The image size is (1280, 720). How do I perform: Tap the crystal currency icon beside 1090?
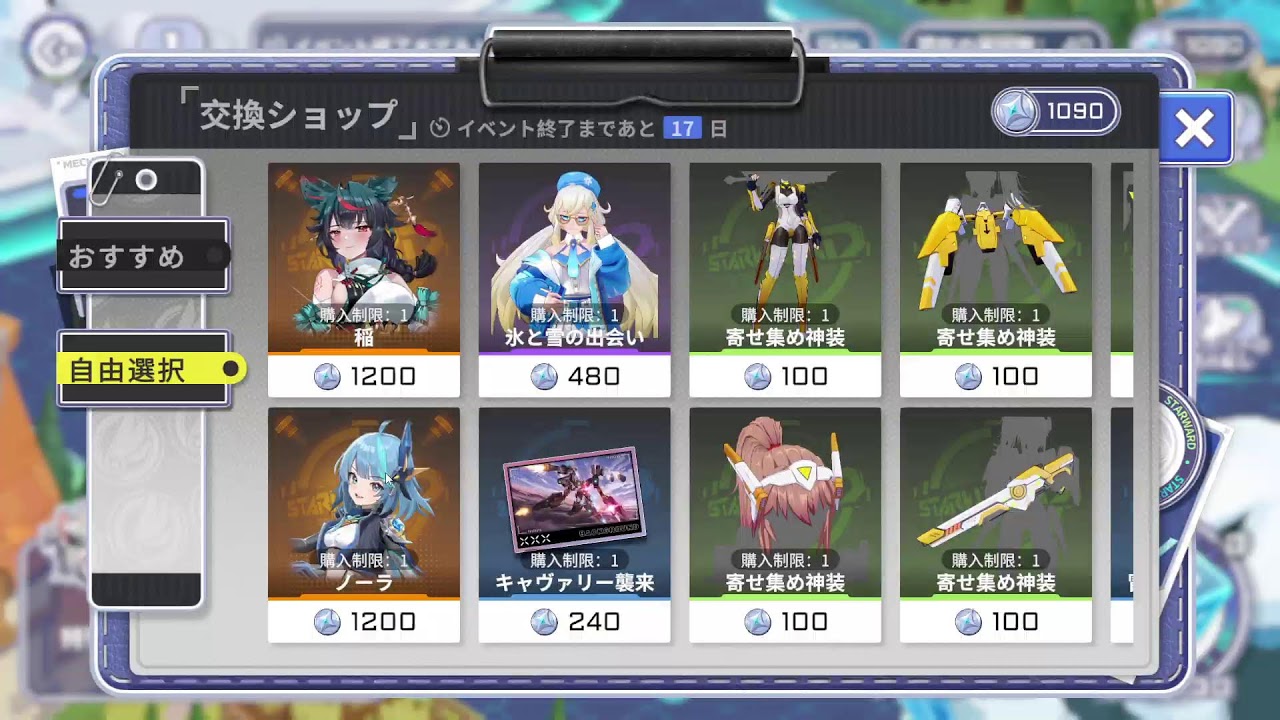pos(1013,111)
